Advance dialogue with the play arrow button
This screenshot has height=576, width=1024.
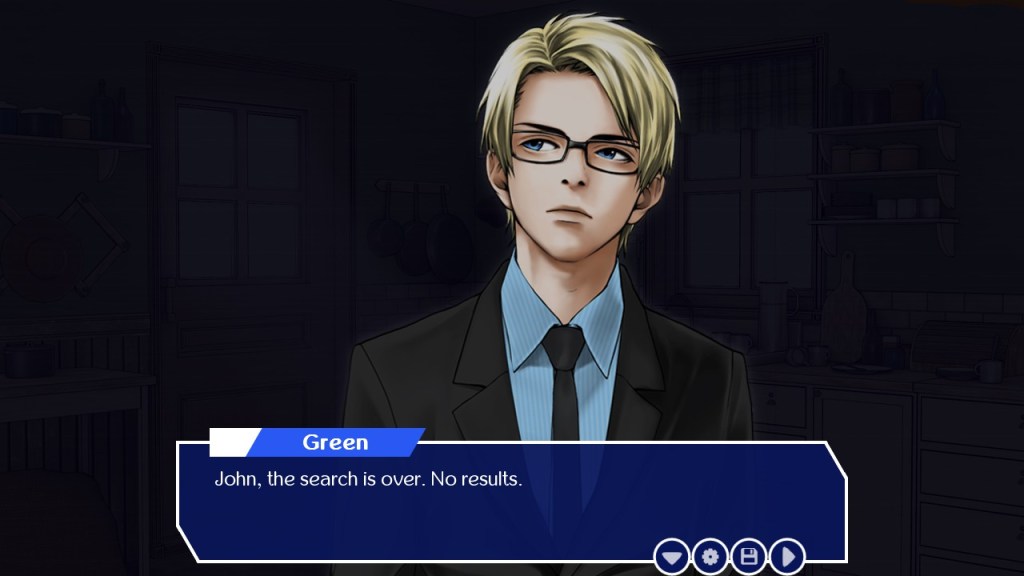click(x=787, y=556)
